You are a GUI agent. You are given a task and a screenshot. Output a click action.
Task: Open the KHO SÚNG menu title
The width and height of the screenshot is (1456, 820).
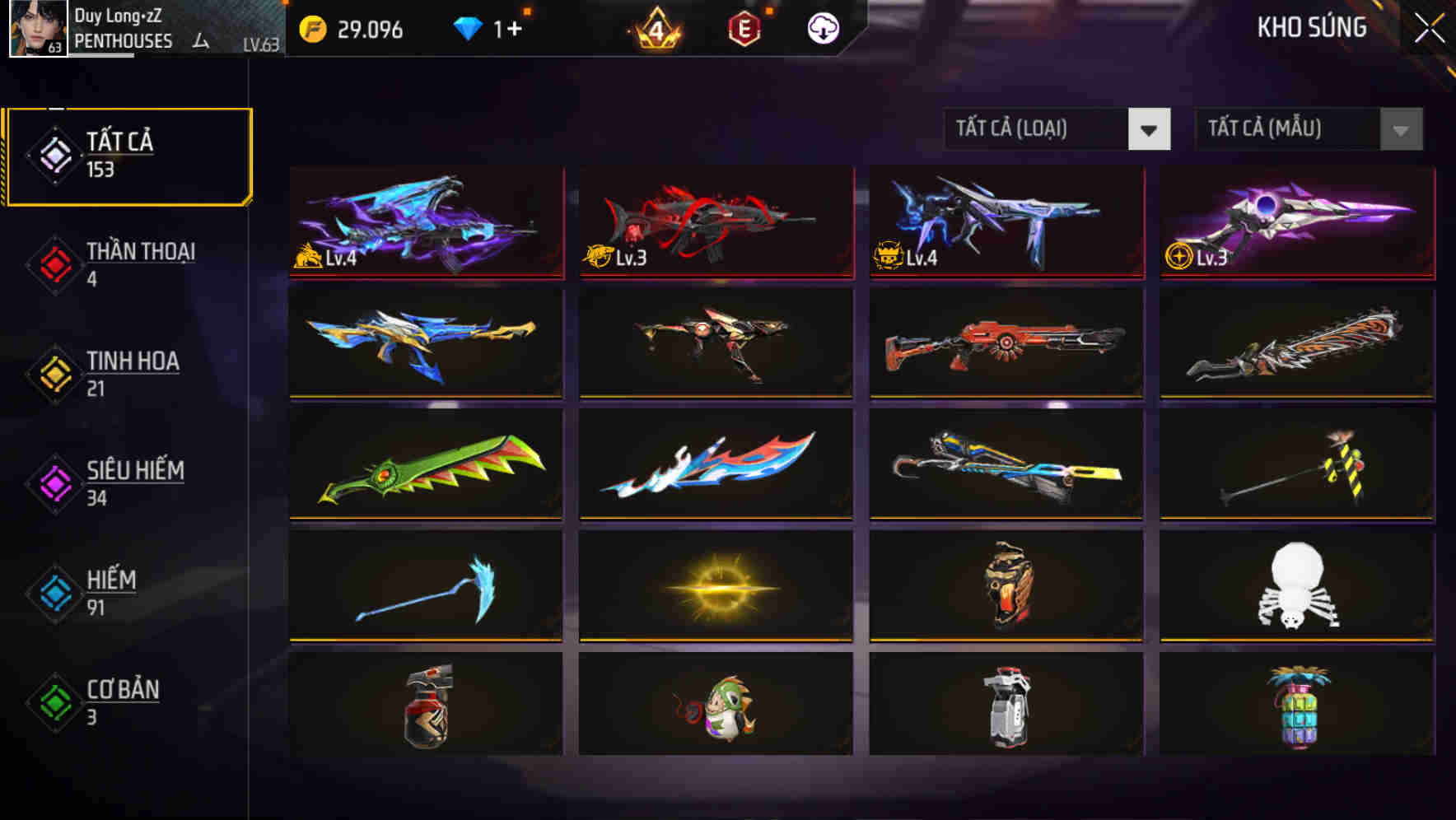(x=1313, y=27)
